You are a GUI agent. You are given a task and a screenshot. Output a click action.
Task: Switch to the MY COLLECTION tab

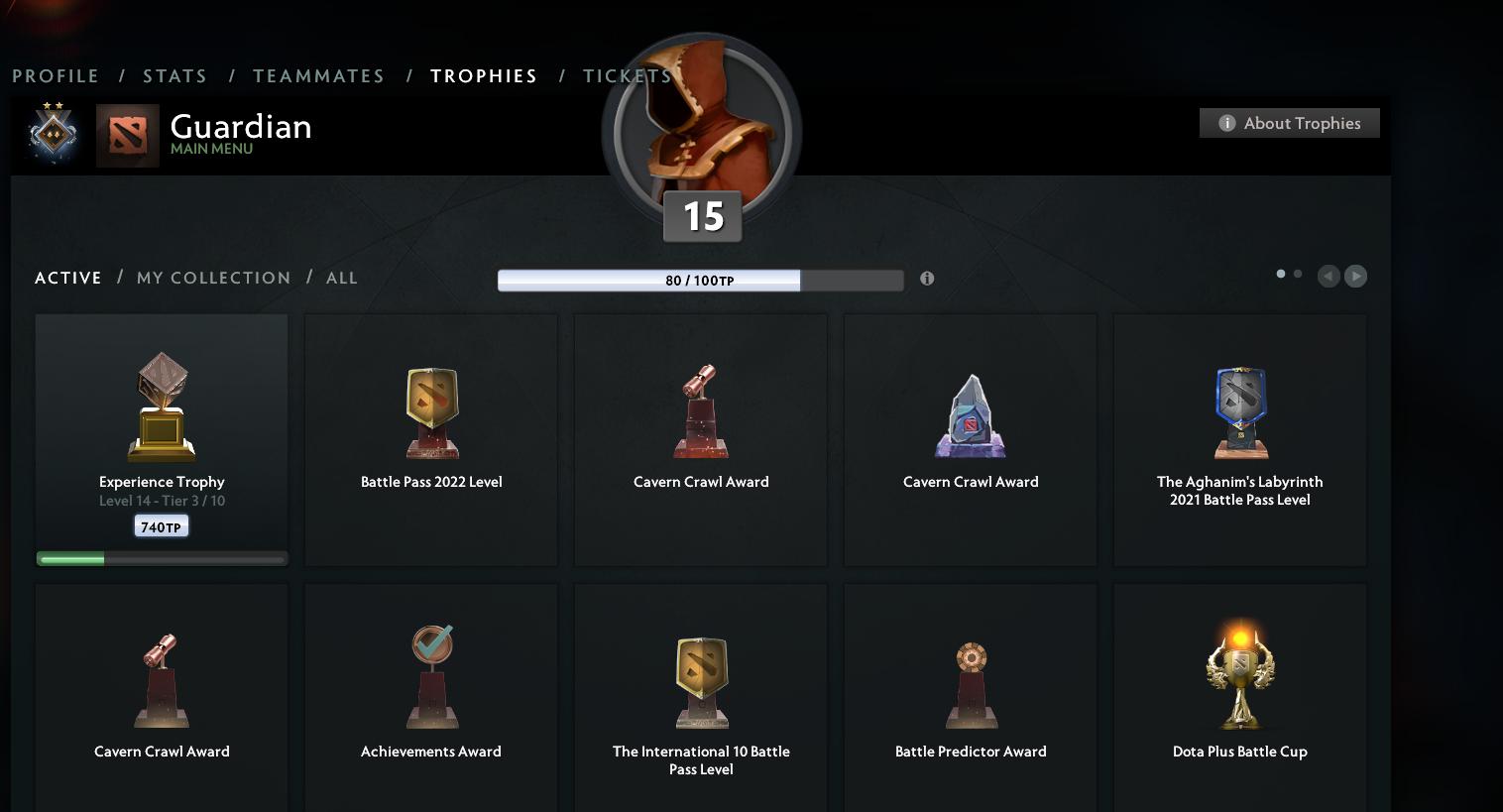[x=213, y=278]
